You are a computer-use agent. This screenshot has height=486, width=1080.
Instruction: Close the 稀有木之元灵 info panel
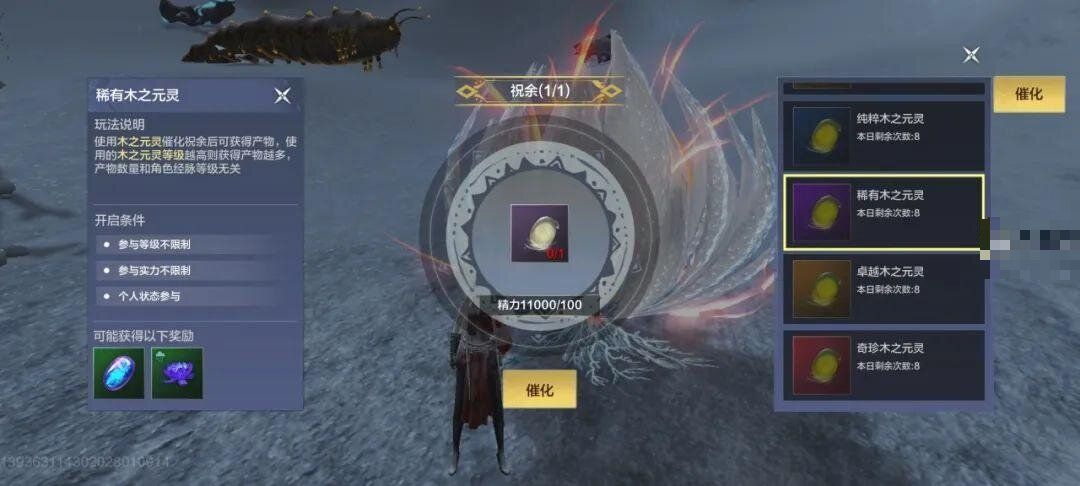pos(282,96)
